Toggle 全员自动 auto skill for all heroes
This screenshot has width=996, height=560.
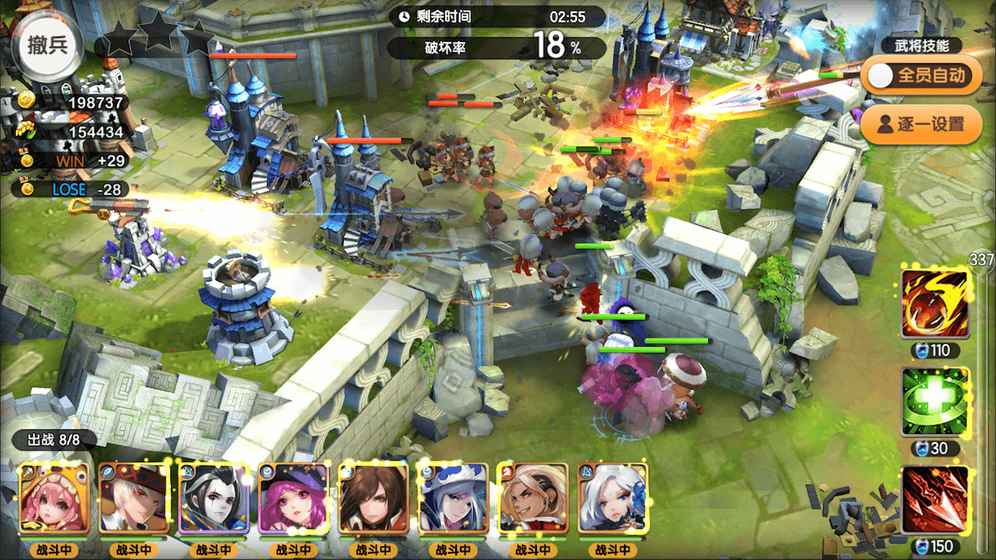(x=921, y=75)
